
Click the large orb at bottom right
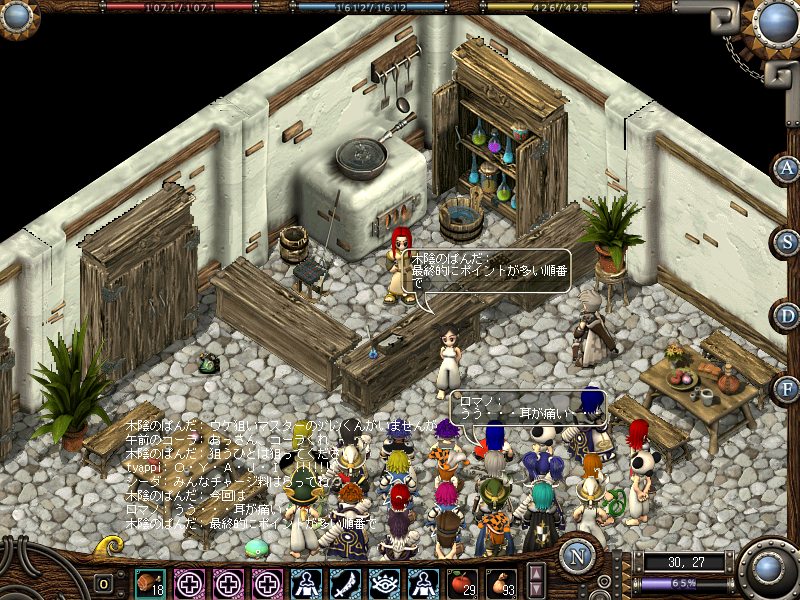pyautogui.click(x=769, y=570)
